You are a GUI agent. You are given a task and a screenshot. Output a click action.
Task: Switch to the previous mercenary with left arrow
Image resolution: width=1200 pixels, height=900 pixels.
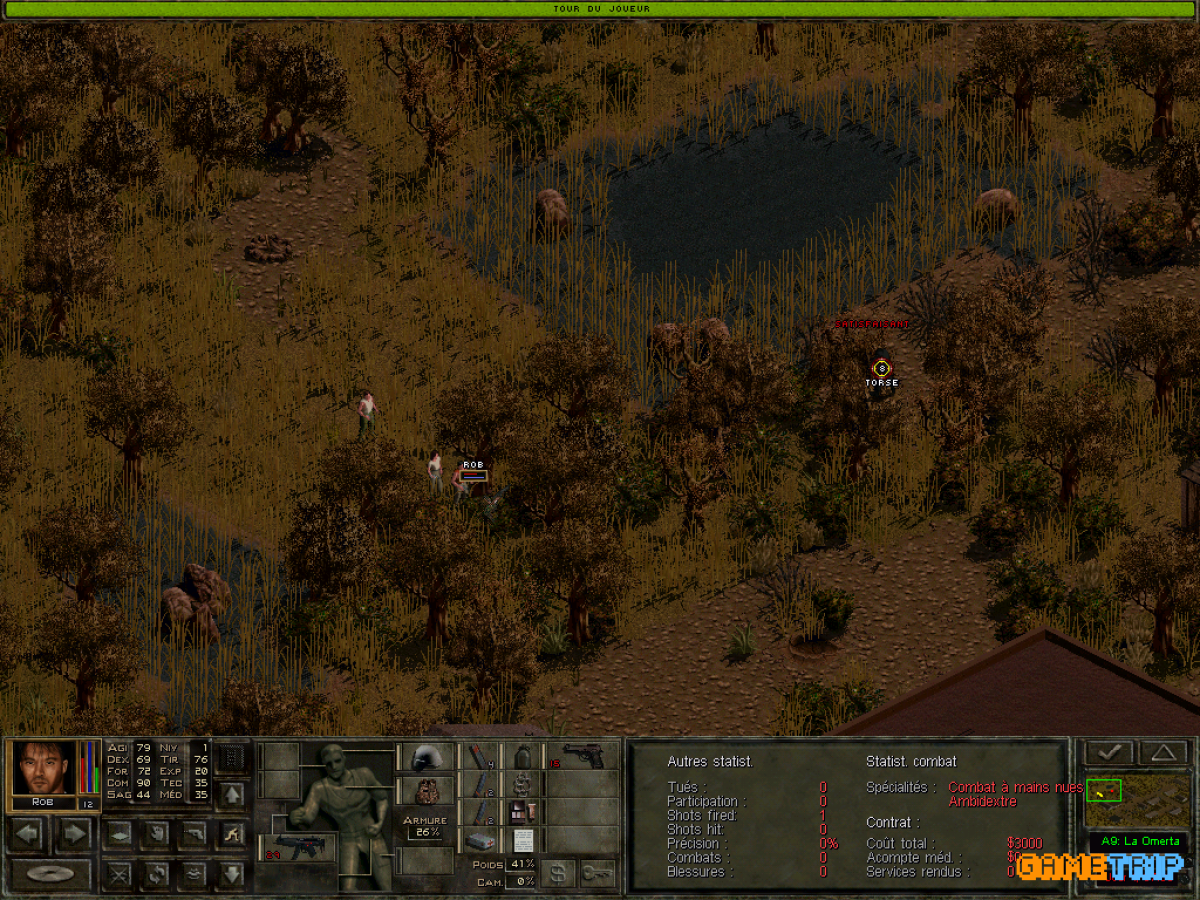pyautogui.click(x=27, y=832)
